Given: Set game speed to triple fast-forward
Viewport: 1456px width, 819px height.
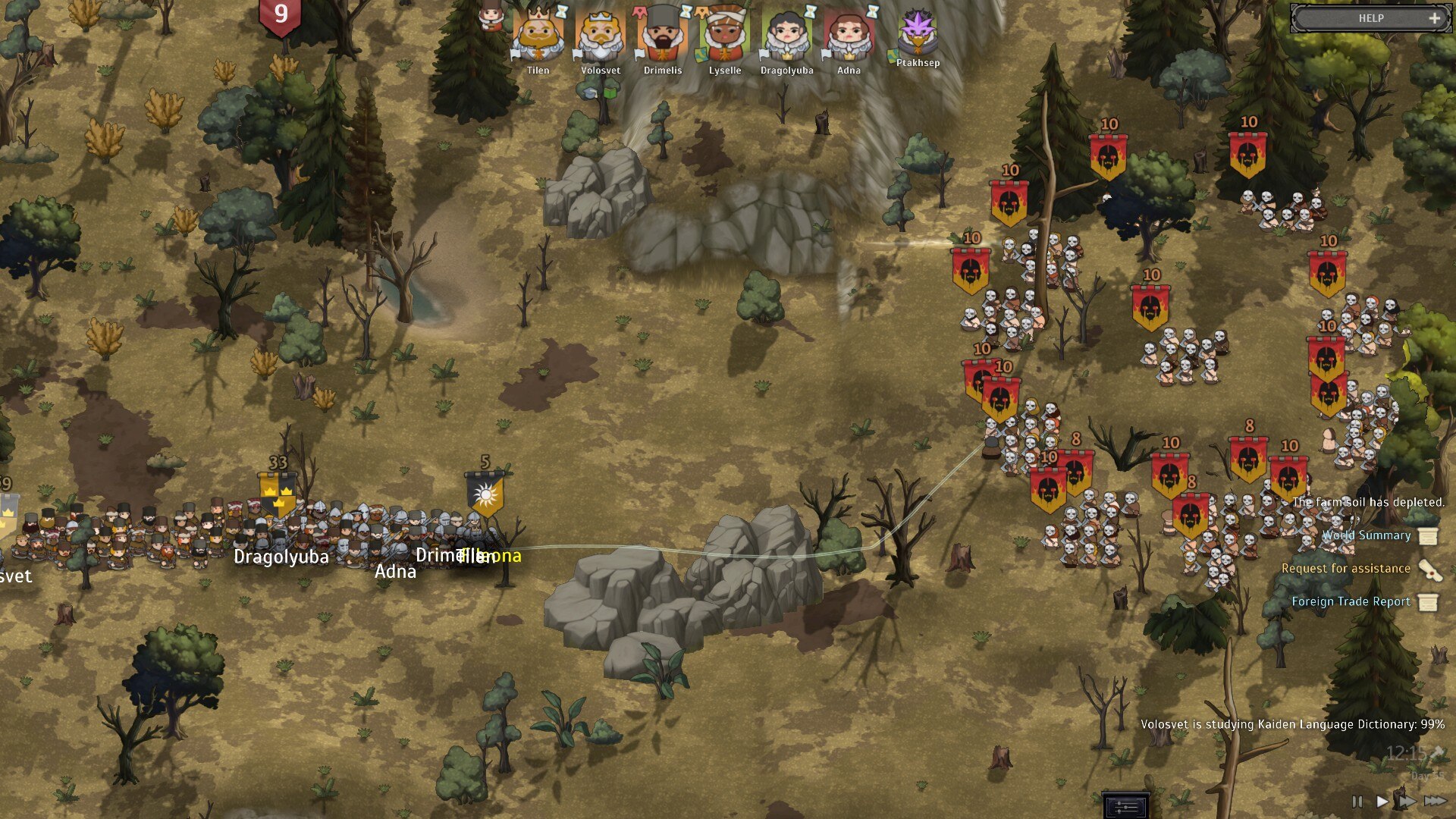Looking at the screenshot, I should (1435, 801).
